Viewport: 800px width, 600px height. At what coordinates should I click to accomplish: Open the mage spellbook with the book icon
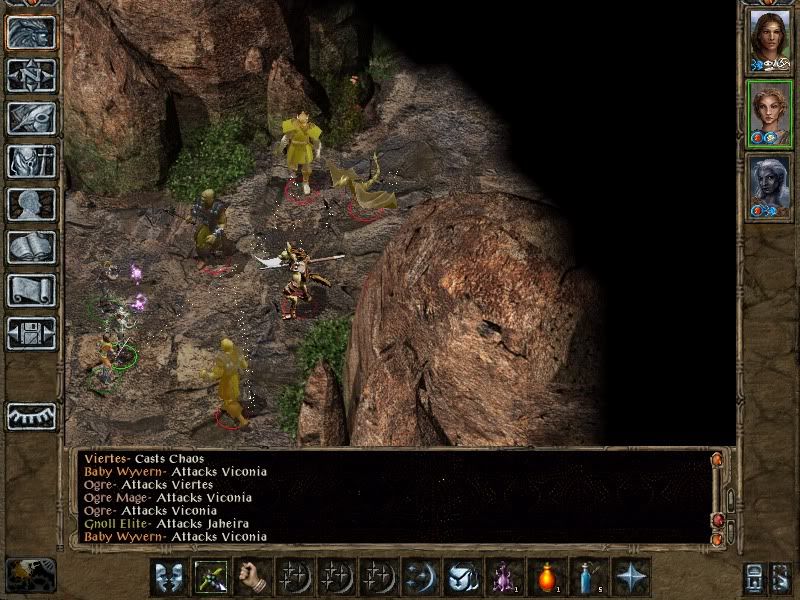click(x=31, y=247)
